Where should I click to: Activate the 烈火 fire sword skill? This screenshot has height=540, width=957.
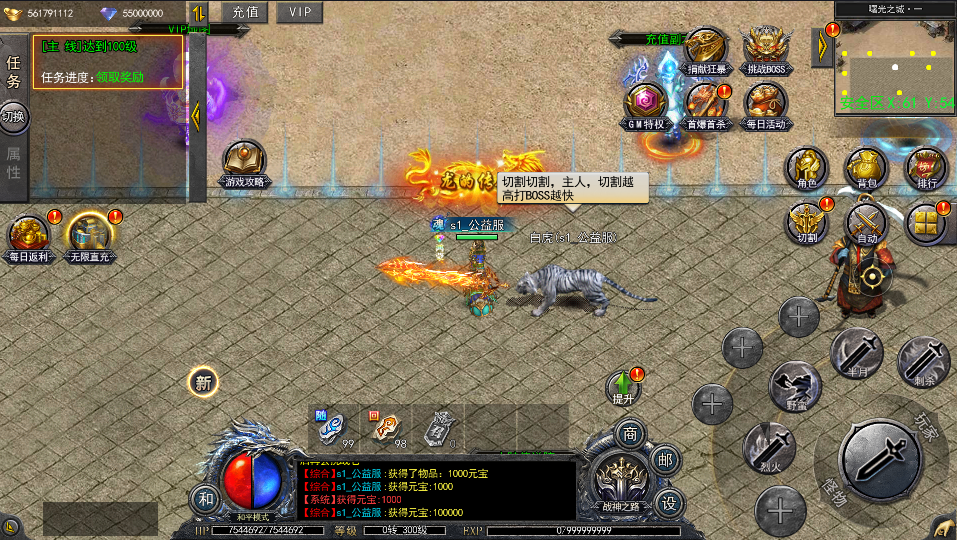[x=769, y=447]
